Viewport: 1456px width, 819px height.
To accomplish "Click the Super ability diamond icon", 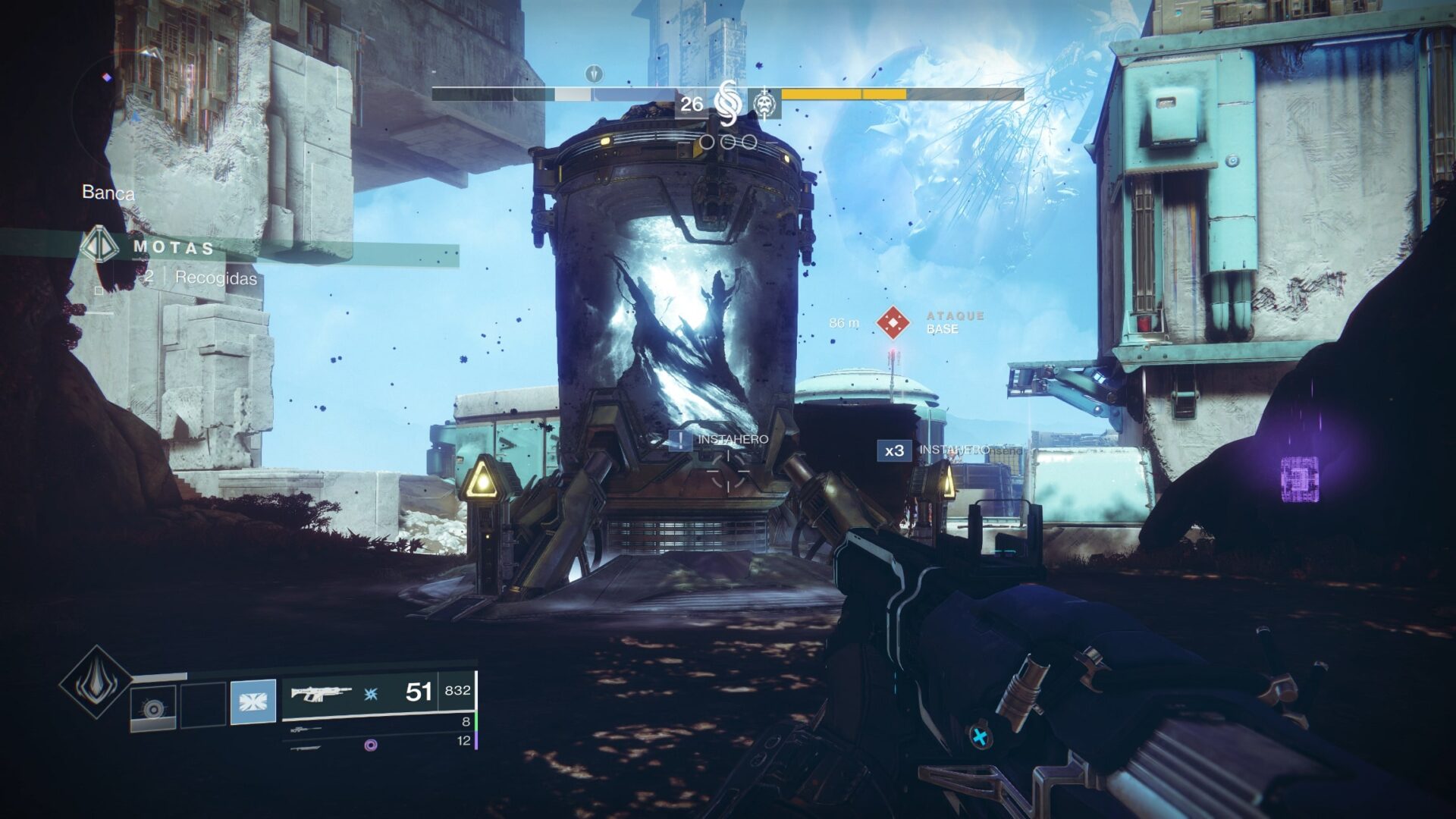I will [x=96, y=681].
